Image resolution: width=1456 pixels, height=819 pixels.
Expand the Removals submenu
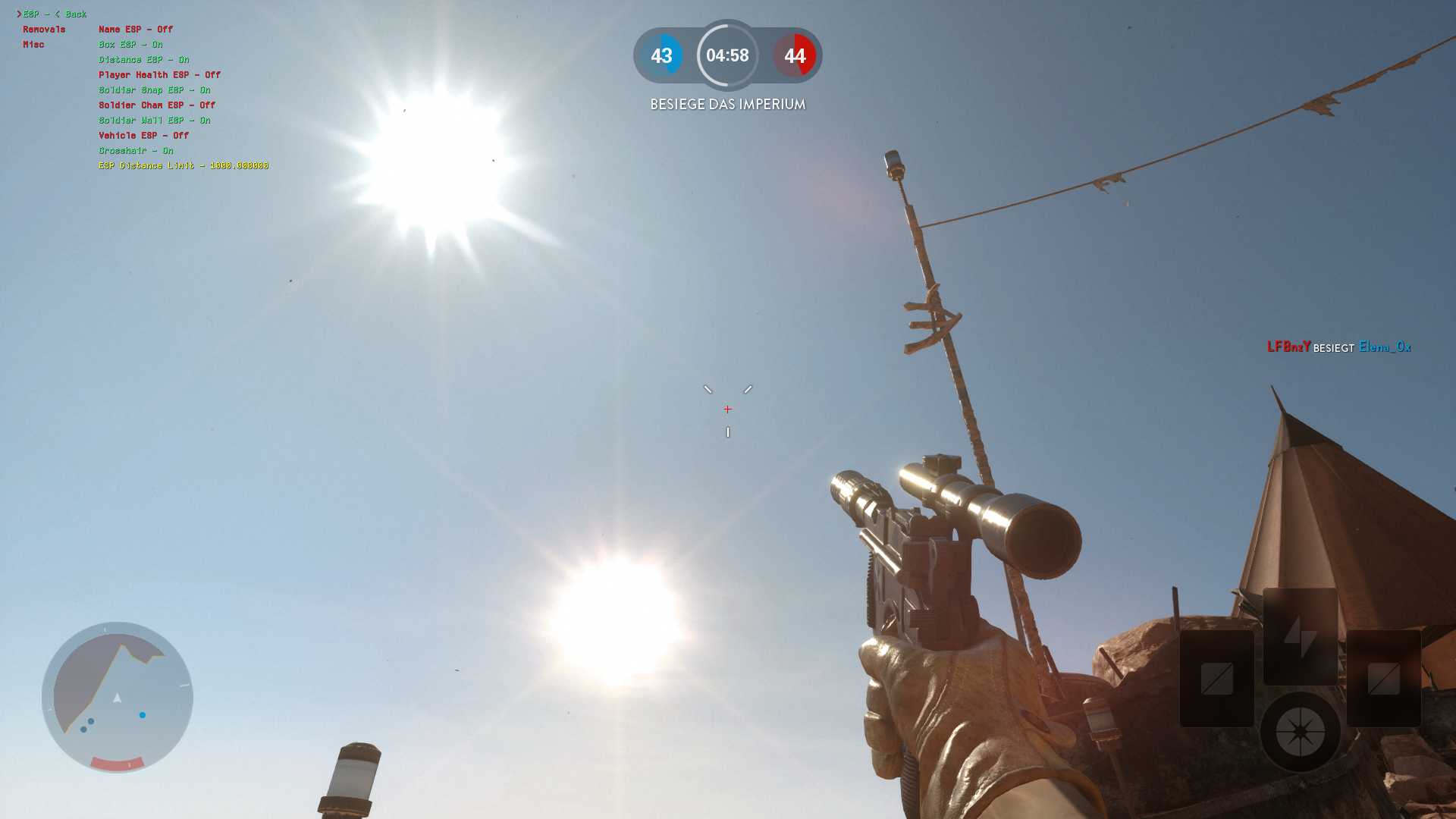coord(45,29)
